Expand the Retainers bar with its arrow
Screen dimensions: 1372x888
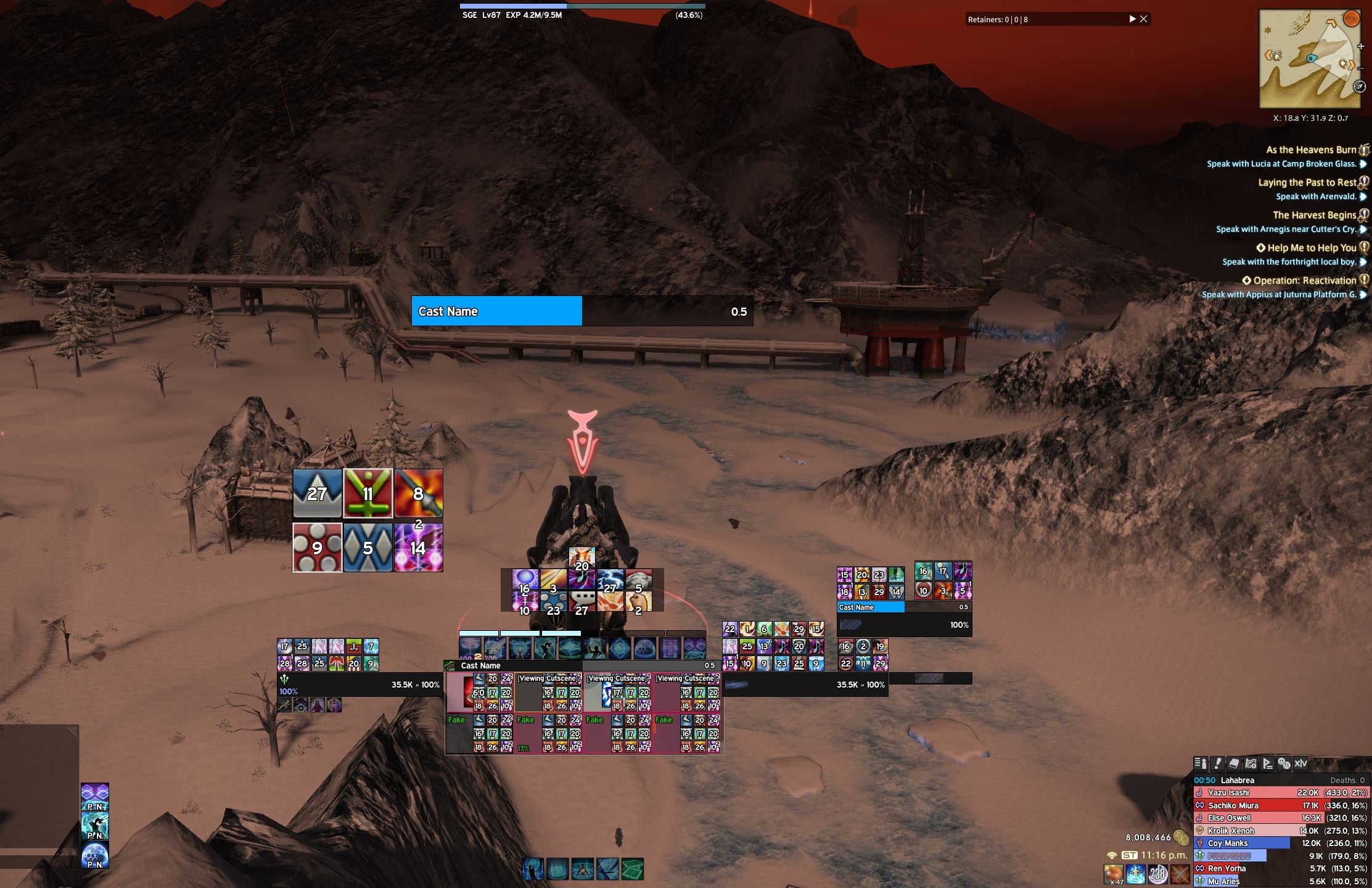[x=1133, y=18]
